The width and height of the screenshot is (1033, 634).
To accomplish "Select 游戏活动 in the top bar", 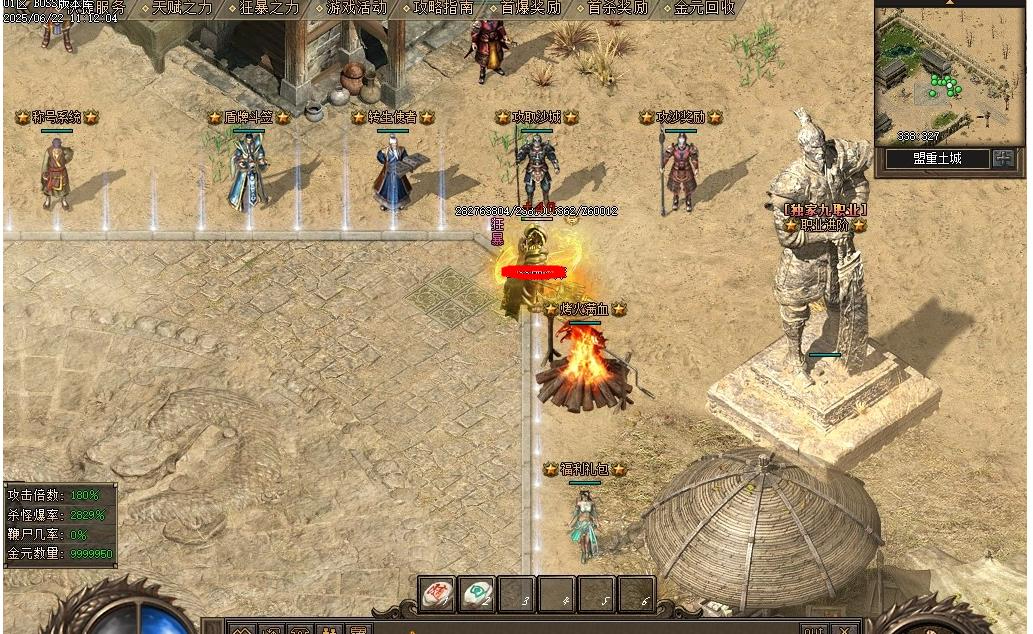I will [x=357, y=8].
